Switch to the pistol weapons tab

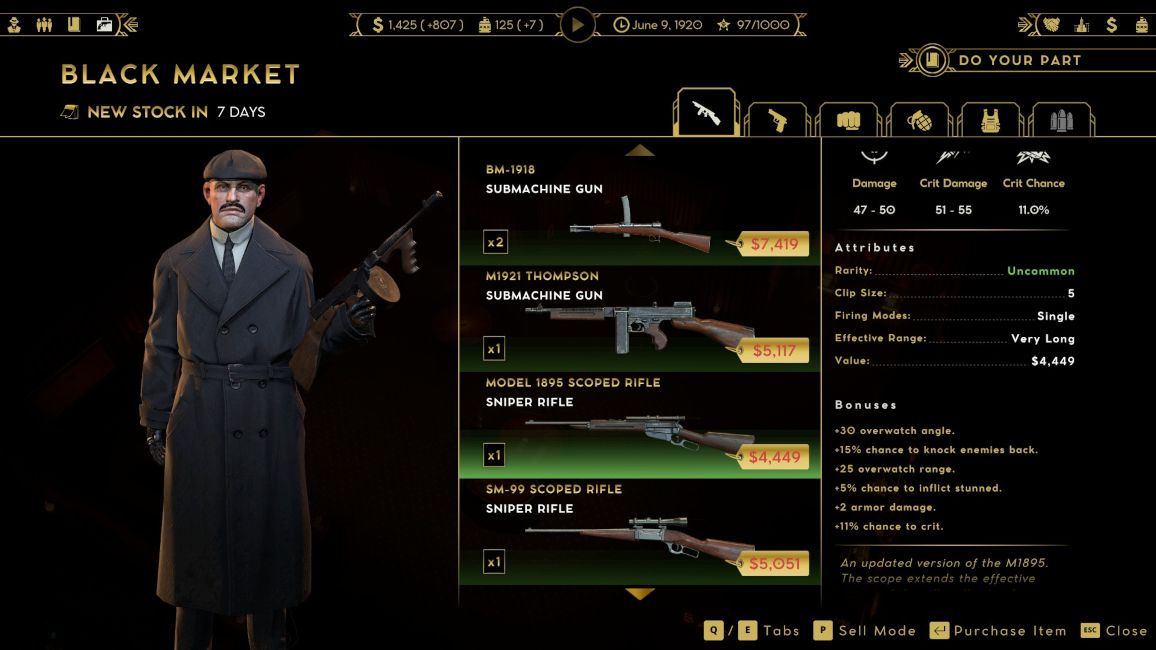tap(777, 120)
